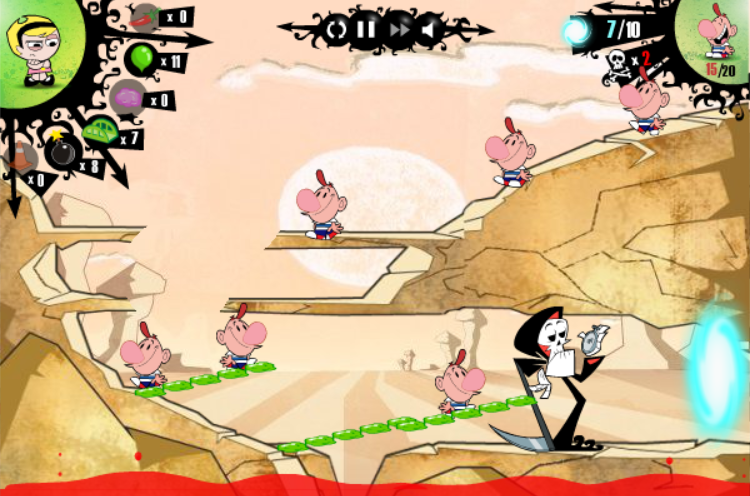Select the black bomb item
Screen dimensions: 750x496
click(x=60, y=152)
